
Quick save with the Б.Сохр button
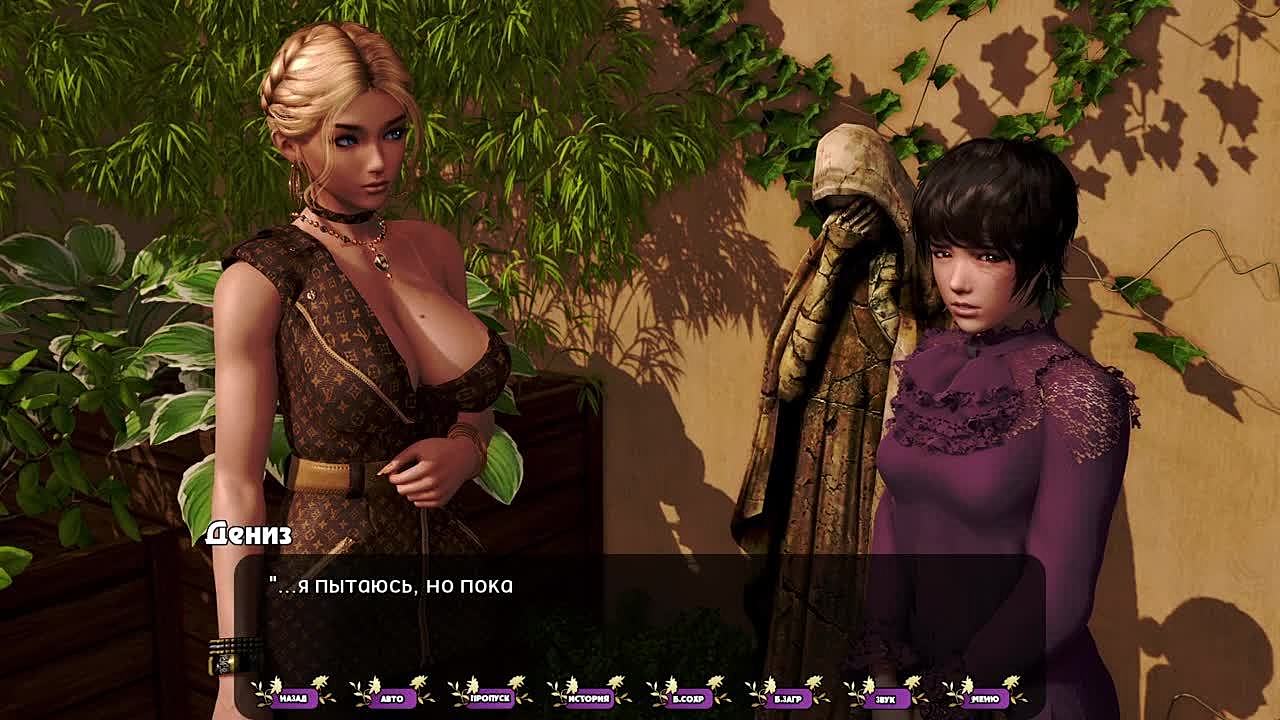click(x=689, y=697)
